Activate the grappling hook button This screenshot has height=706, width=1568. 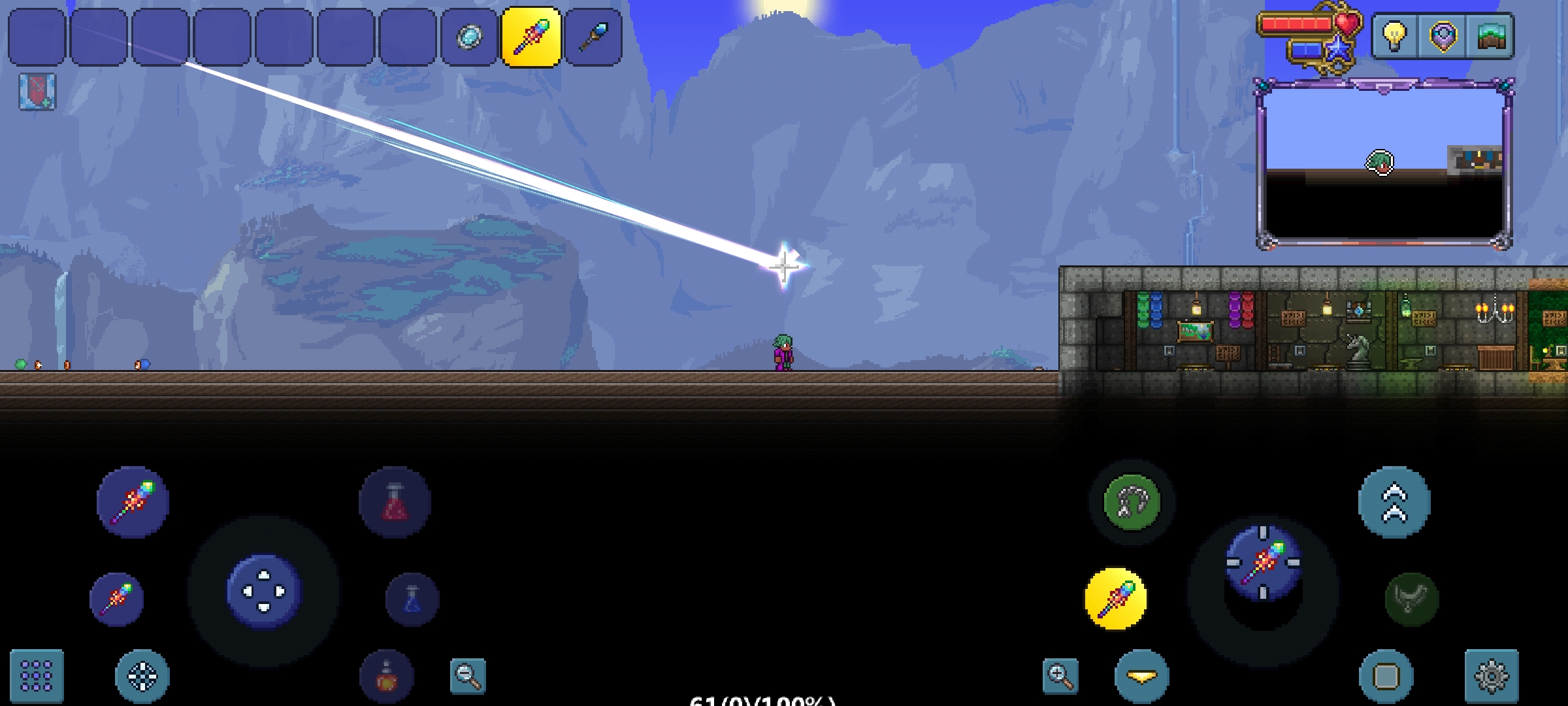(x=1132, y=502)
